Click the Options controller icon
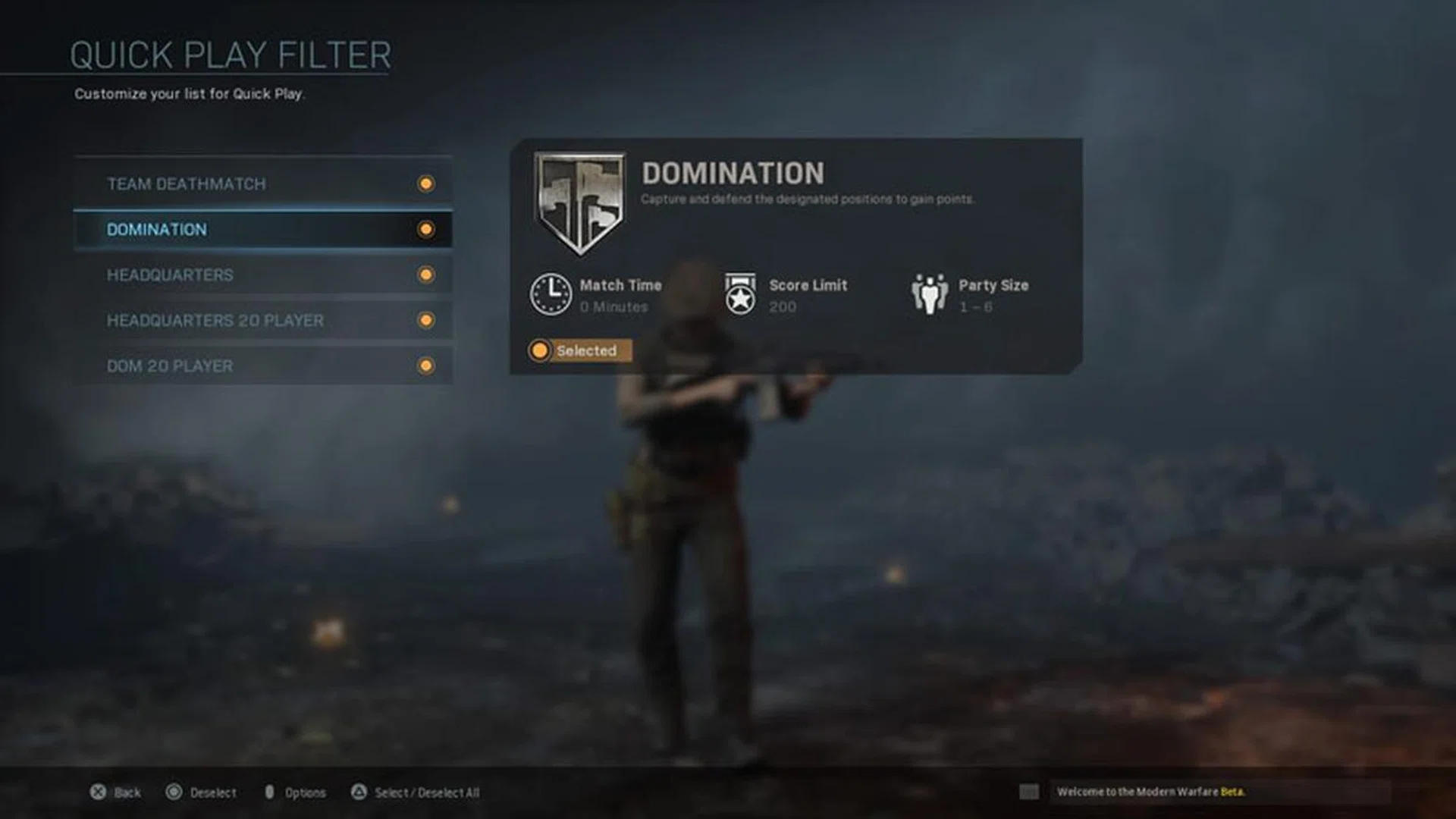Viewport: 1456px width, 819px height. pos(270,792)
